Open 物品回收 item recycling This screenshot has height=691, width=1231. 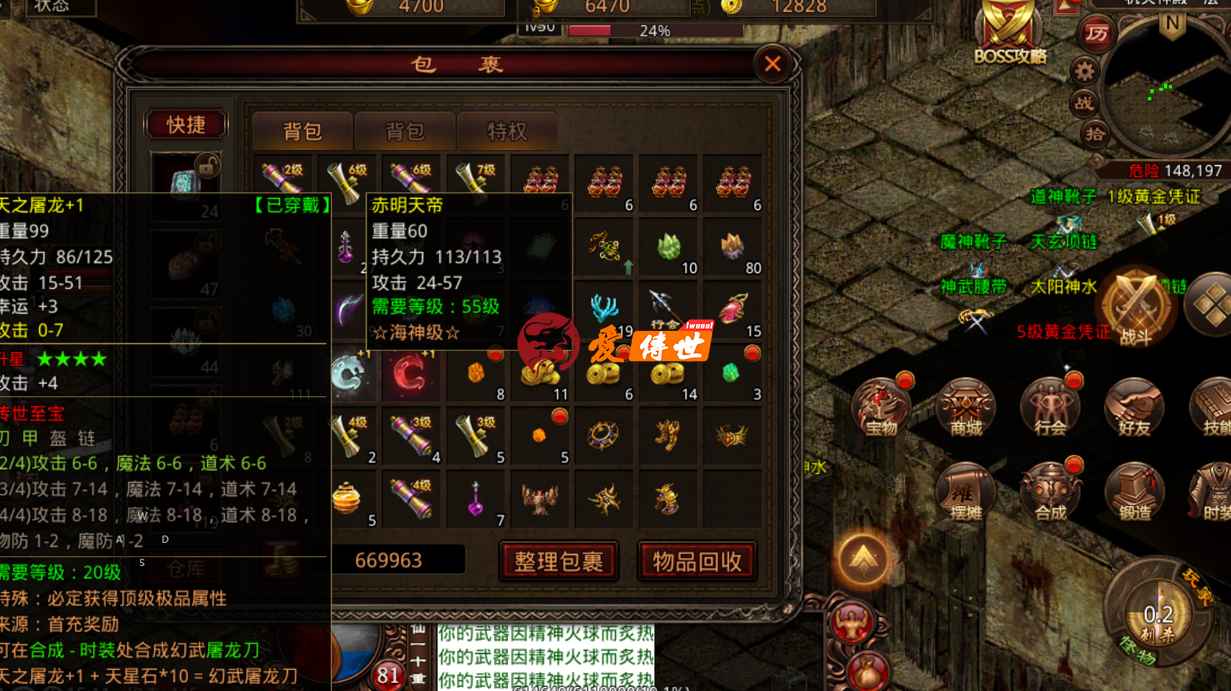point(697,561)
